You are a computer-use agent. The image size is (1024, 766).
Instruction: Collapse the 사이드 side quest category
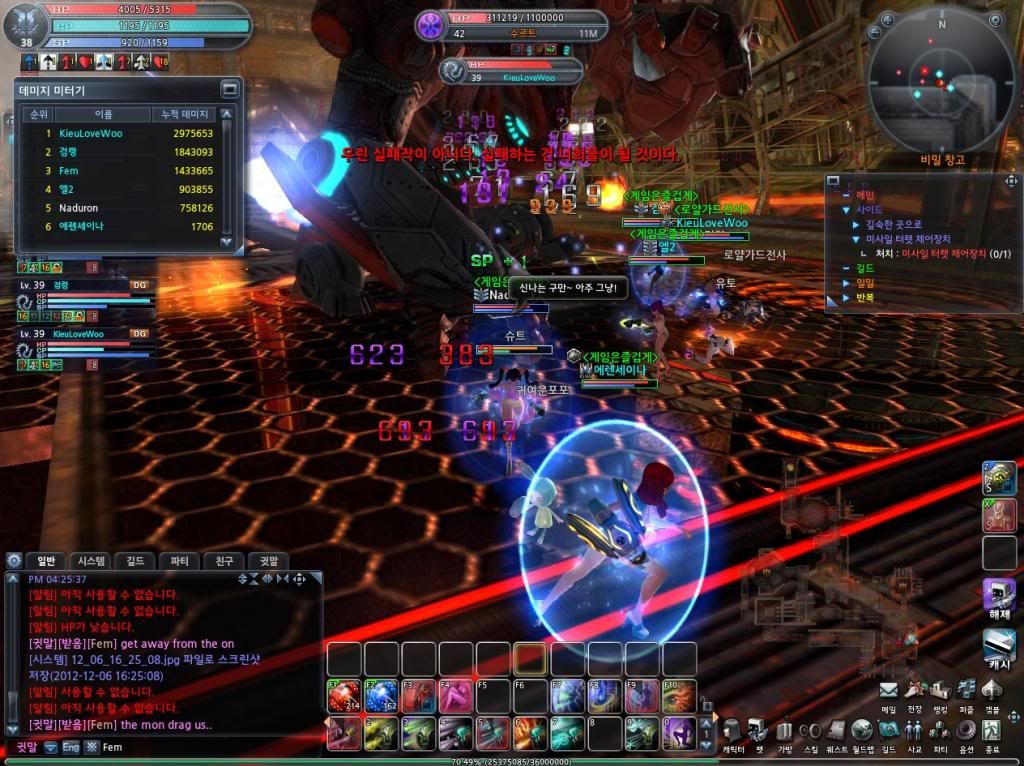pyautogui.click(x=843, y=210)
